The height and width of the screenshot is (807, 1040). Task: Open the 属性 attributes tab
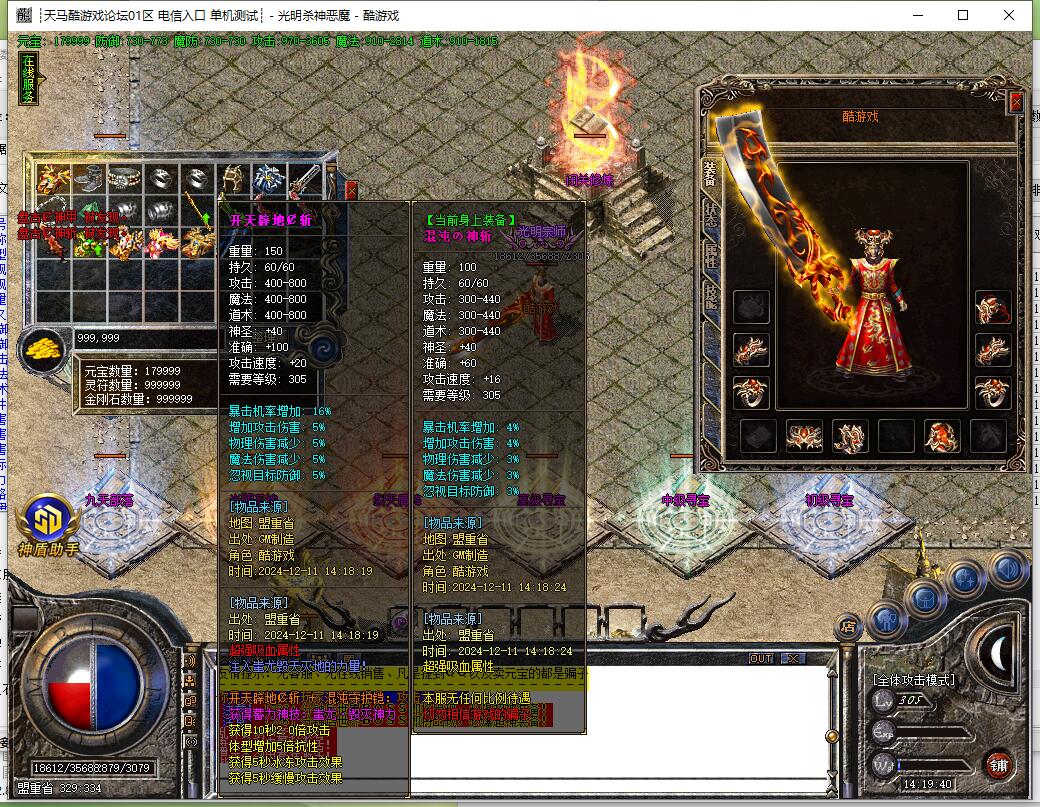click(710, 254)
